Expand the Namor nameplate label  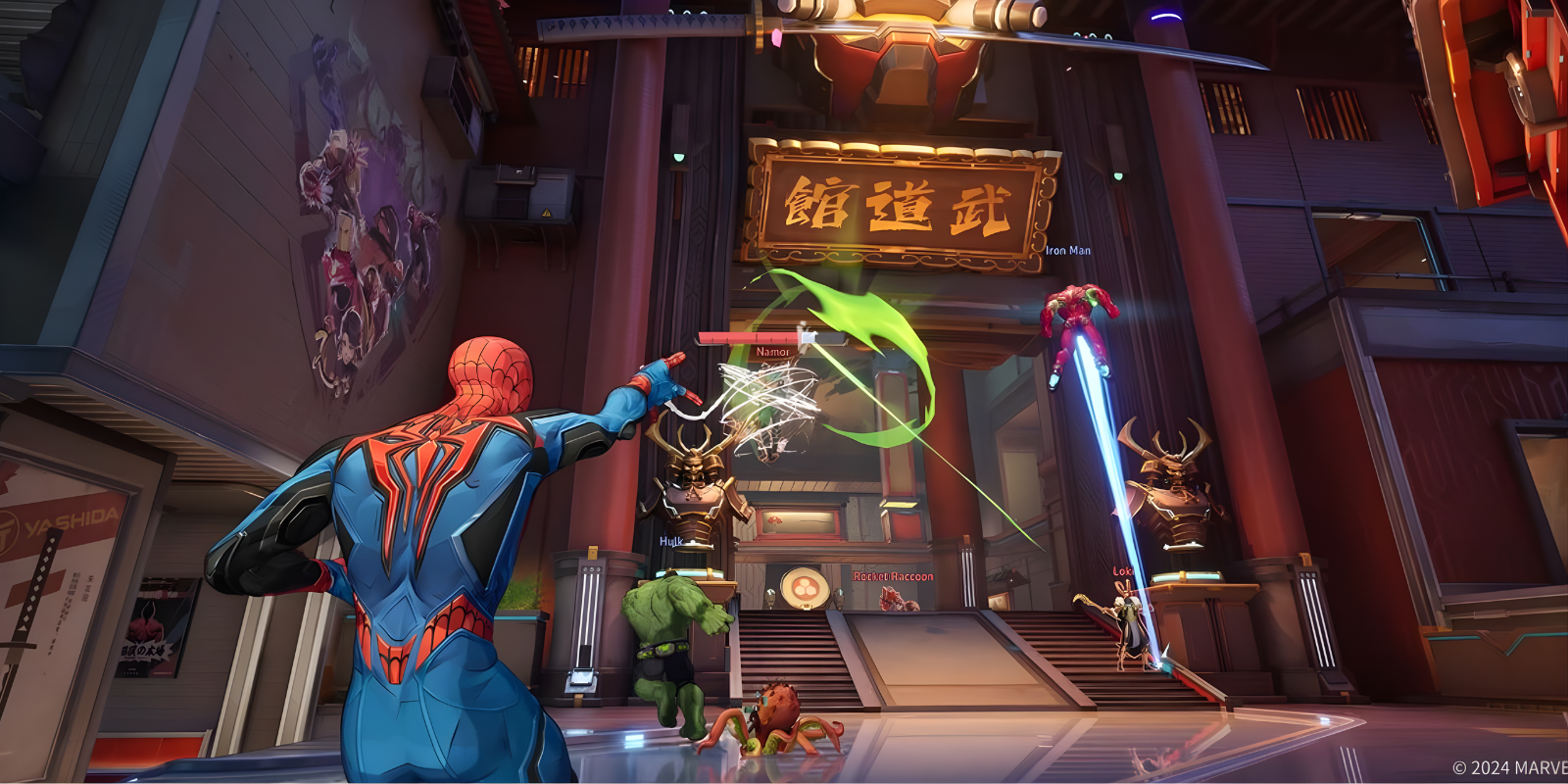[773, 353]
